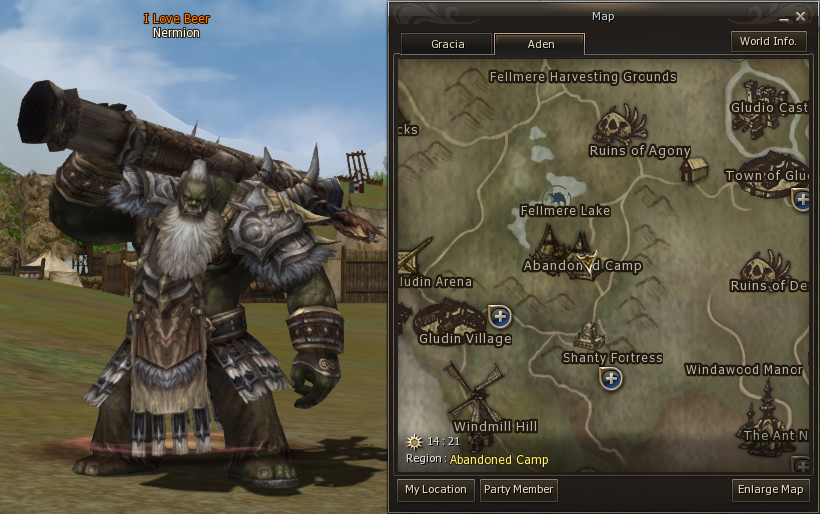
Task: Minimize the Map window
Action: click(x=783, y=17)
